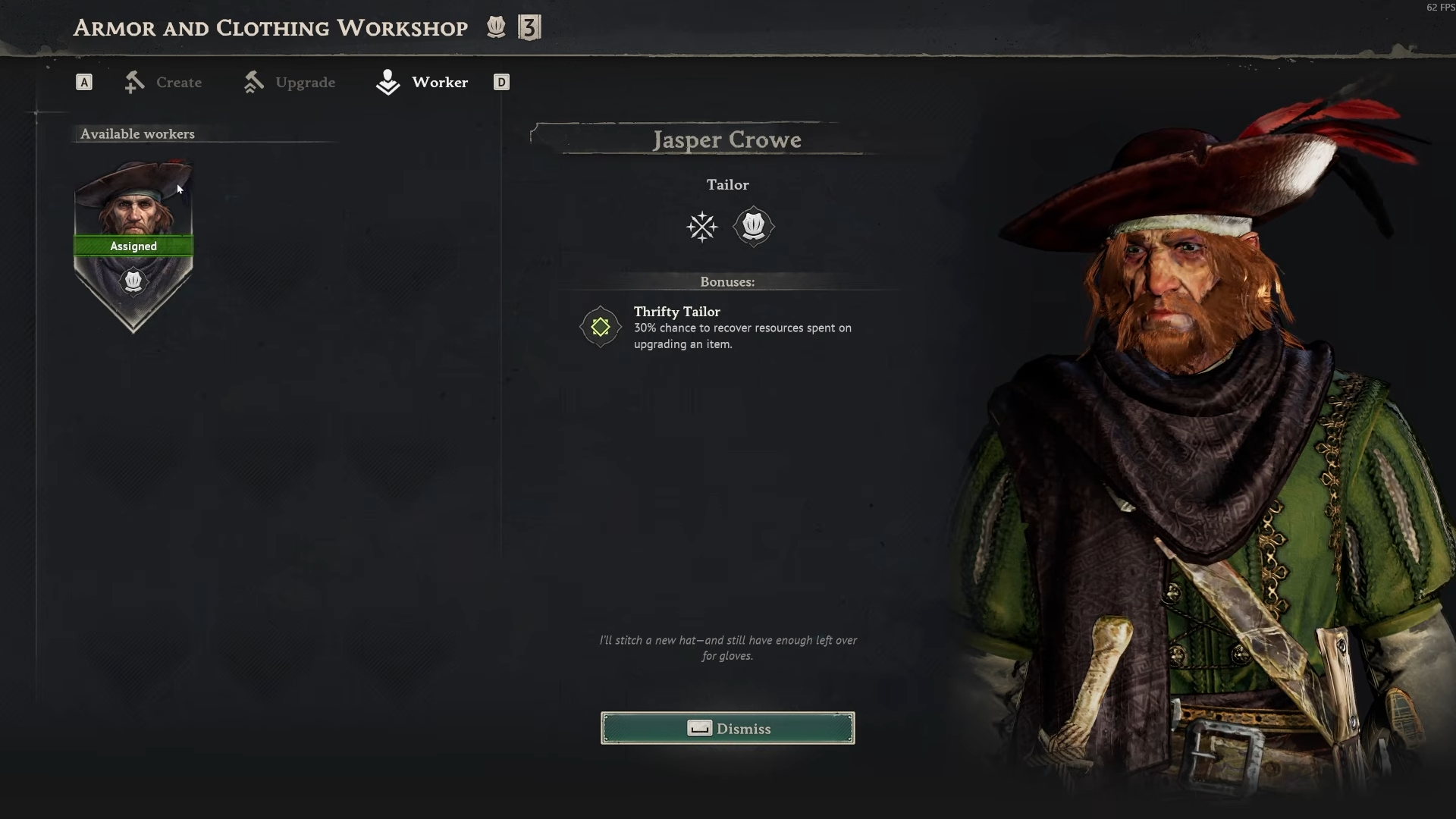Open the Upgrade tab
This screenshot has width=1456, height=819.
pos(290,82)
